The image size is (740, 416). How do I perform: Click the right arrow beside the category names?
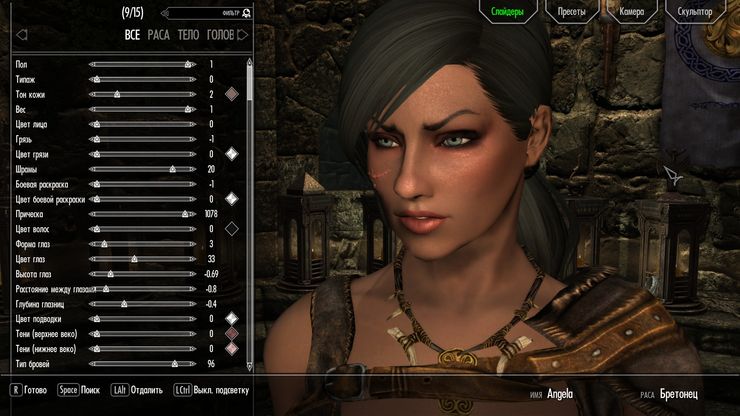[x=242, y=35]
